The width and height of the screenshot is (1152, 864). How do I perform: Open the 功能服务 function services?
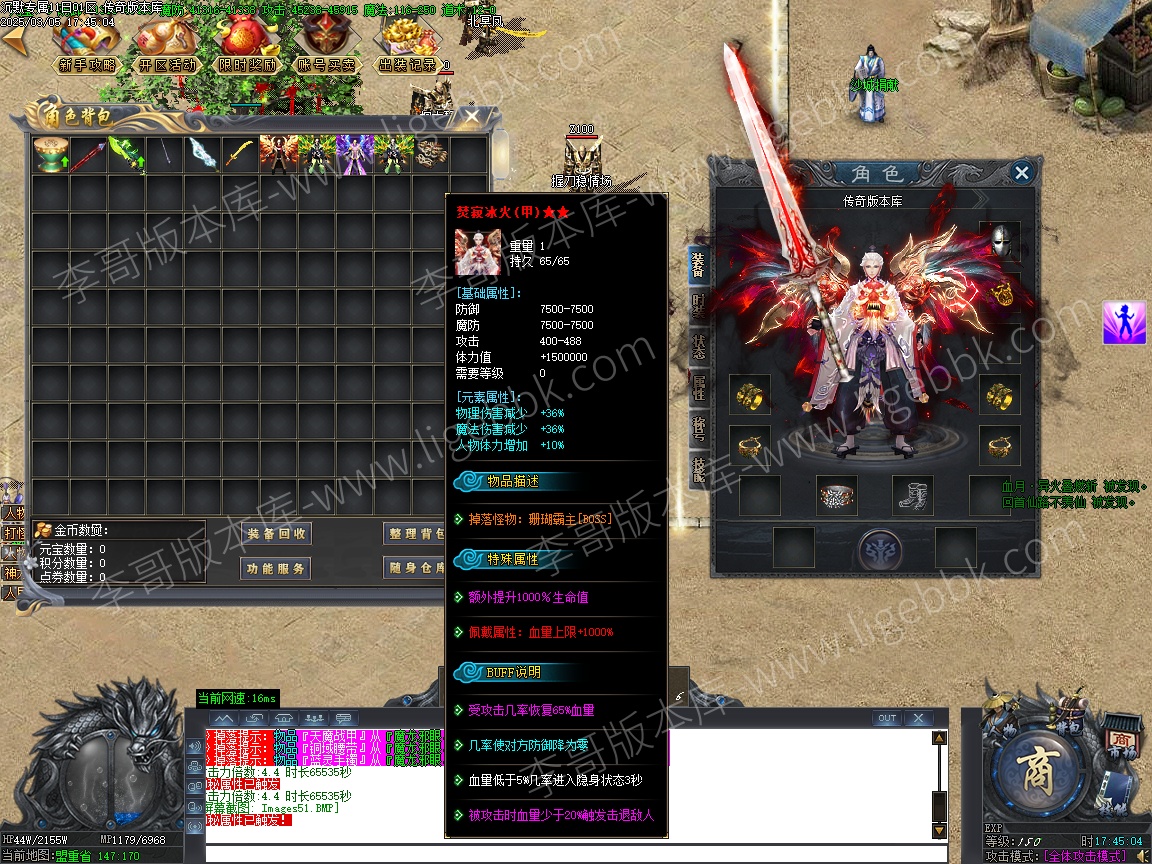tap(278, 568)
